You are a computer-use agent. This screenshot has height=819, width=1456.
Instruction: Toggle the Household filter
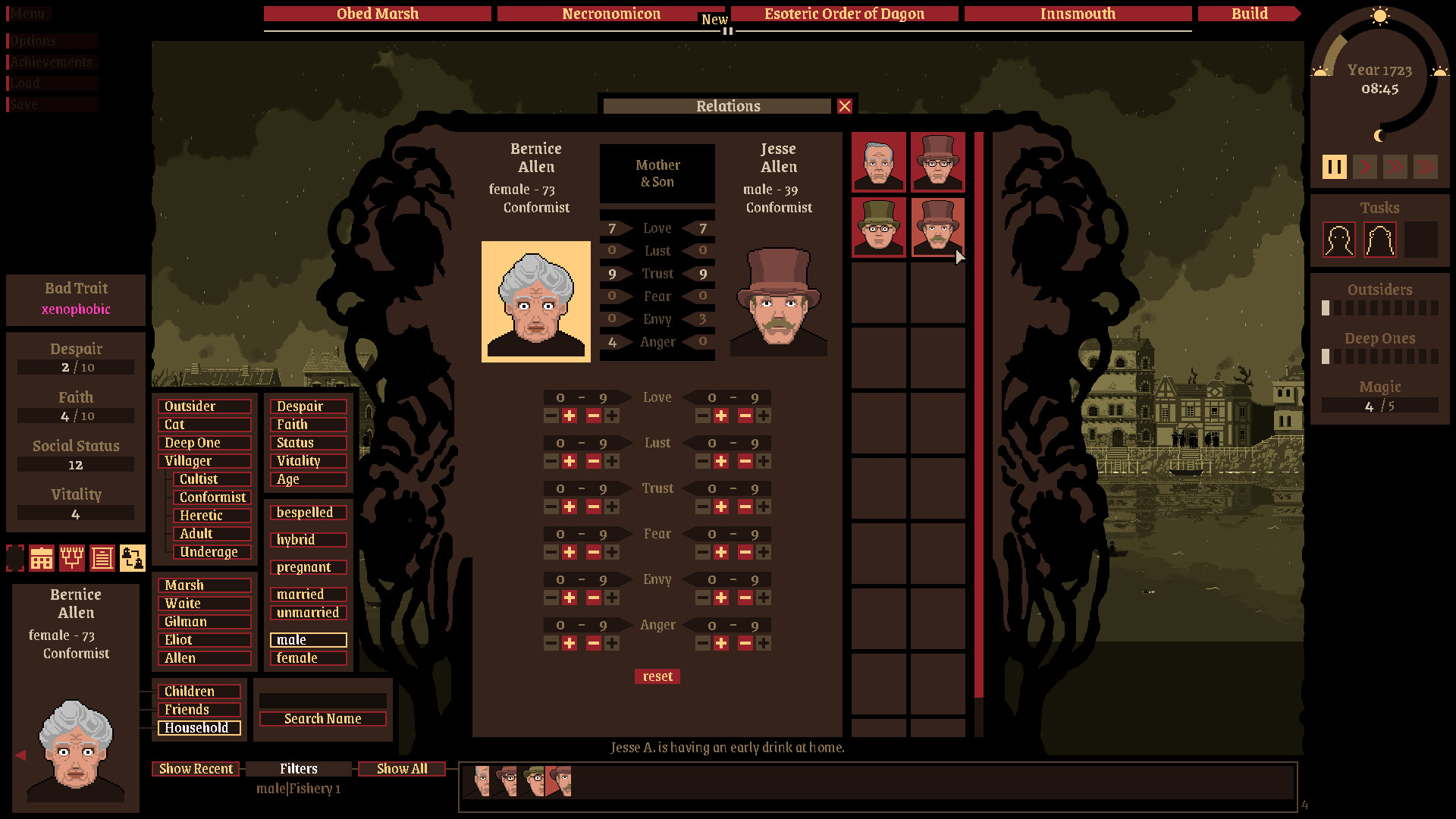199,727
